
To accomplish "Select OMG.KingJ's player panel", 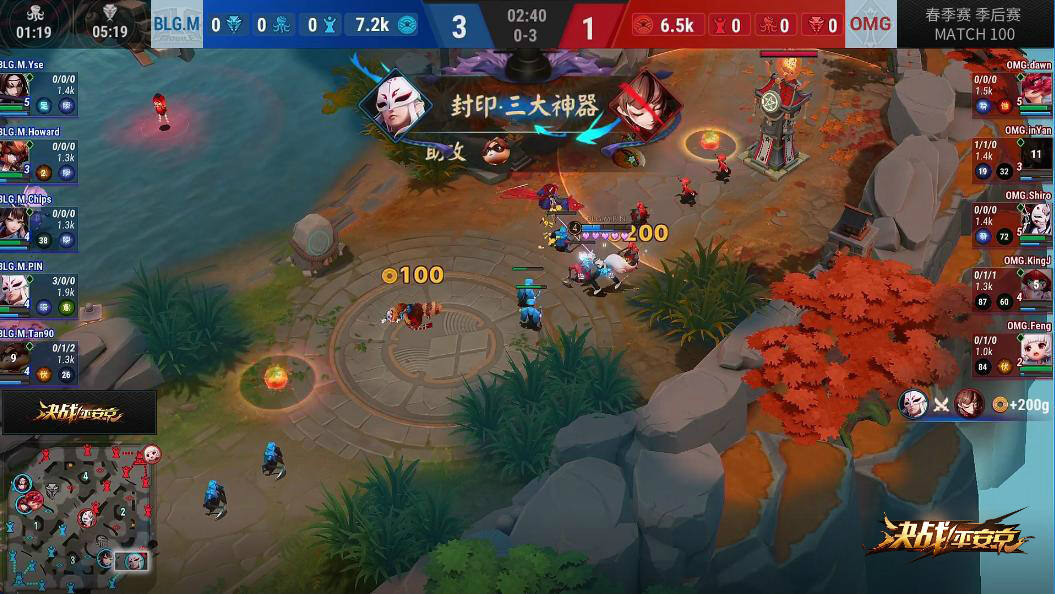I will [1013, 288].
